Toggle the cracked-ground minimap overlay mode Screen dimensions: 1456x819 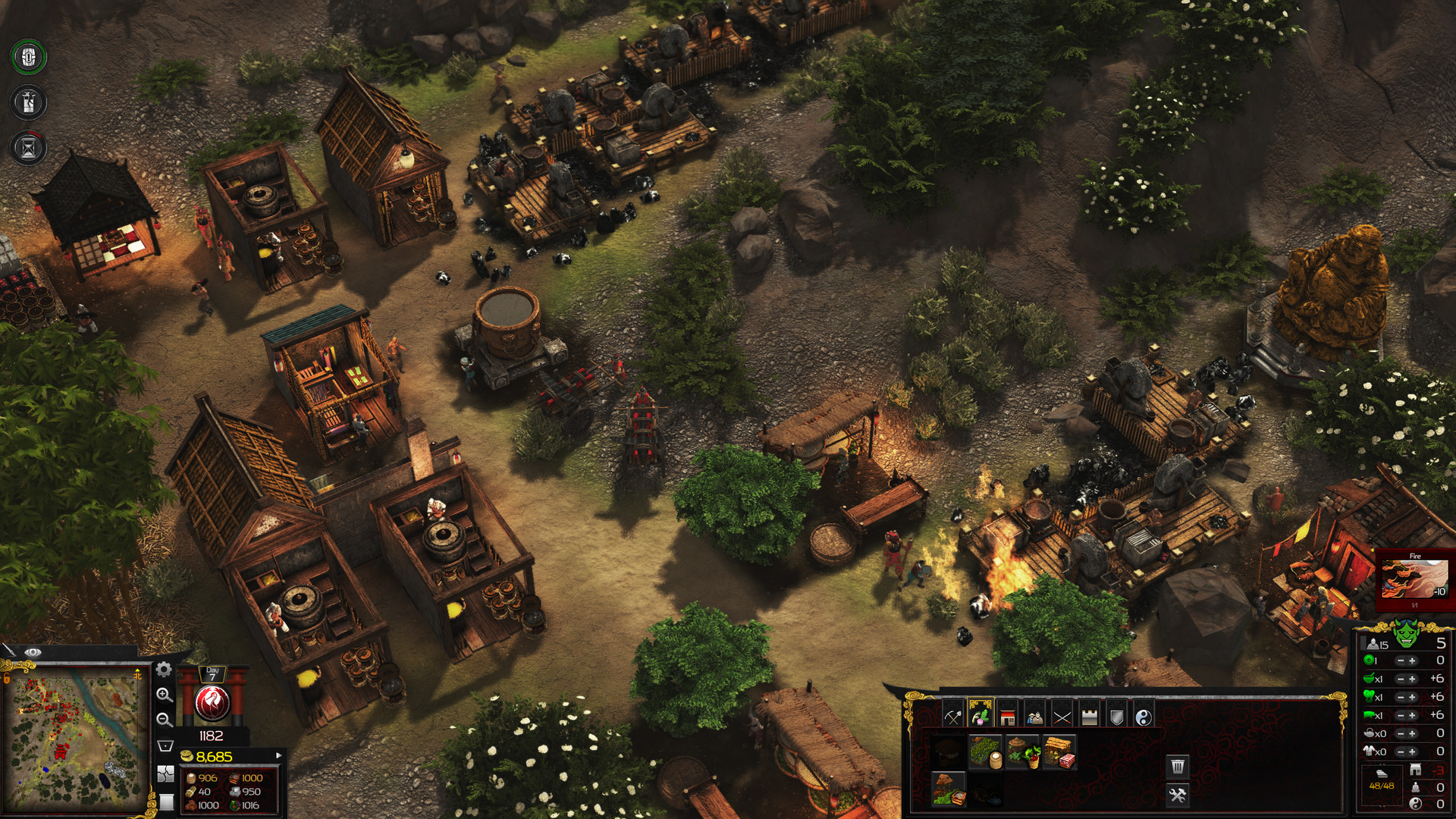coord(166,775)
